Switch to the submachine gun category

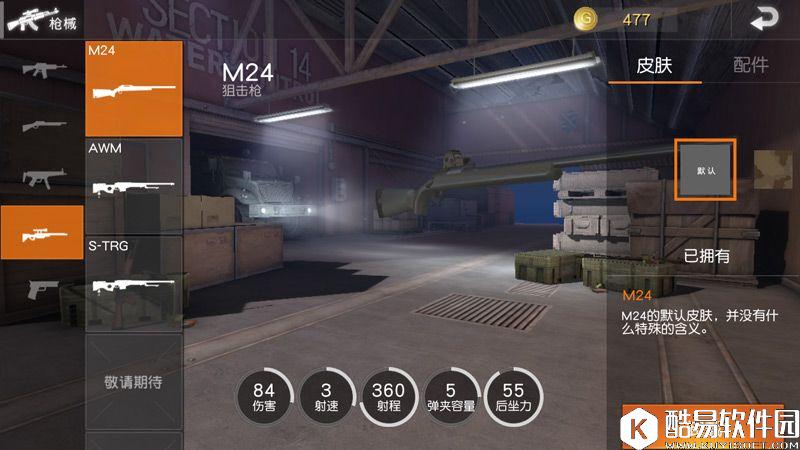point(42,178)
